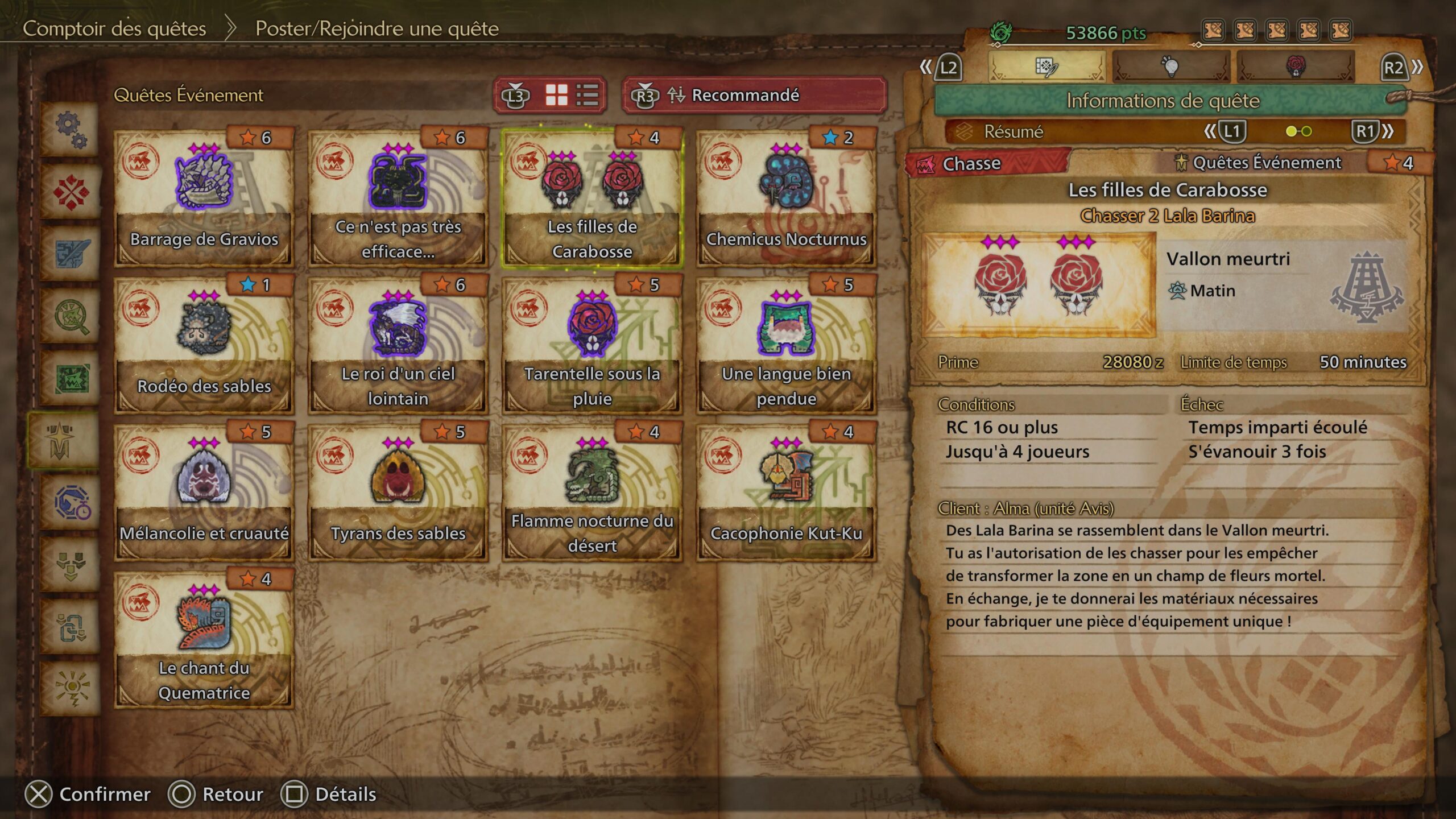This screenshot has height=819, width=1456.
Task: Show the rose monster info tab
Action: (x=1296, y=67)
